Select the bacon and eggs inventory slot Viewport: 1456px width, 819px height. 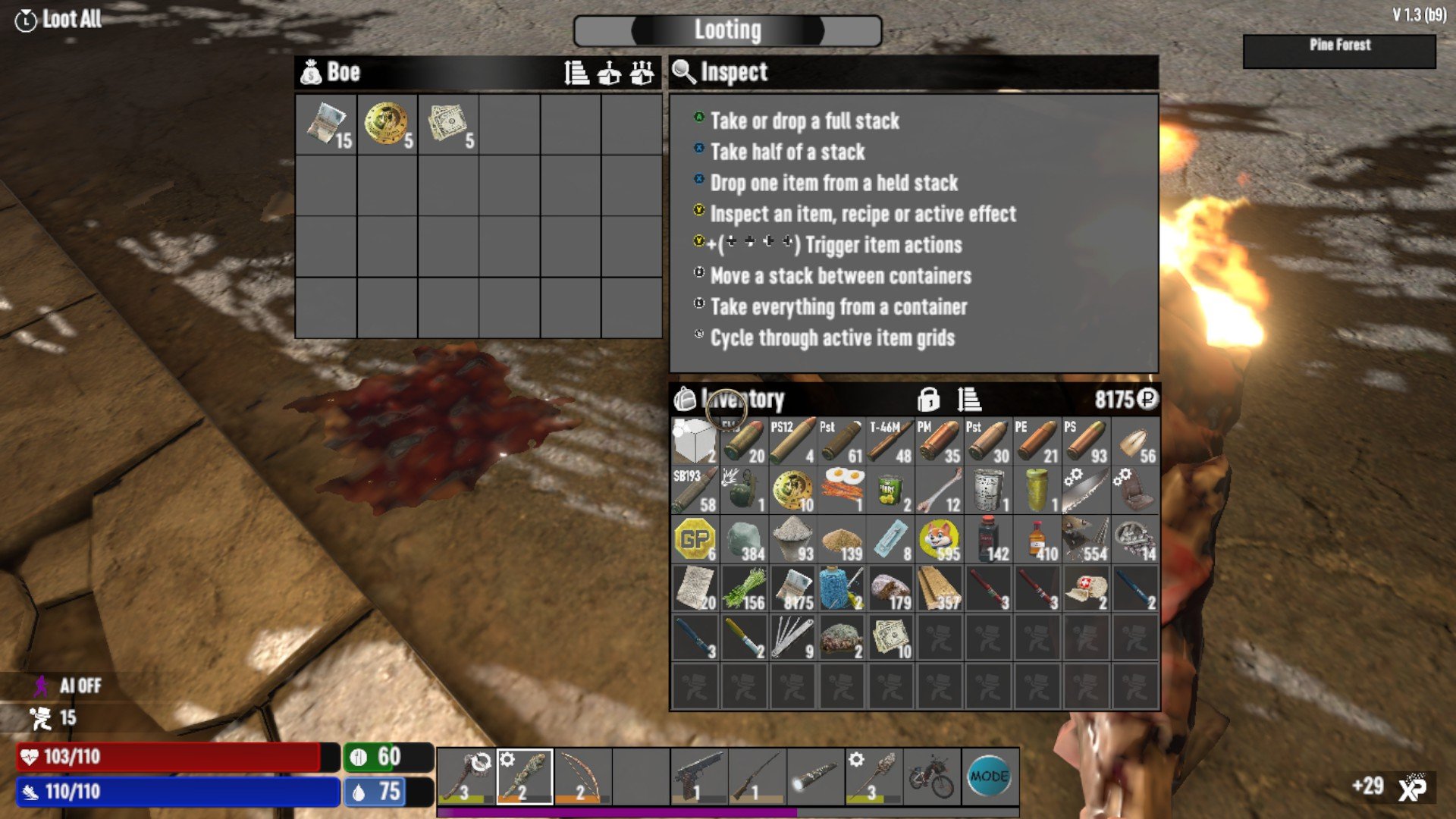(842, 490)
